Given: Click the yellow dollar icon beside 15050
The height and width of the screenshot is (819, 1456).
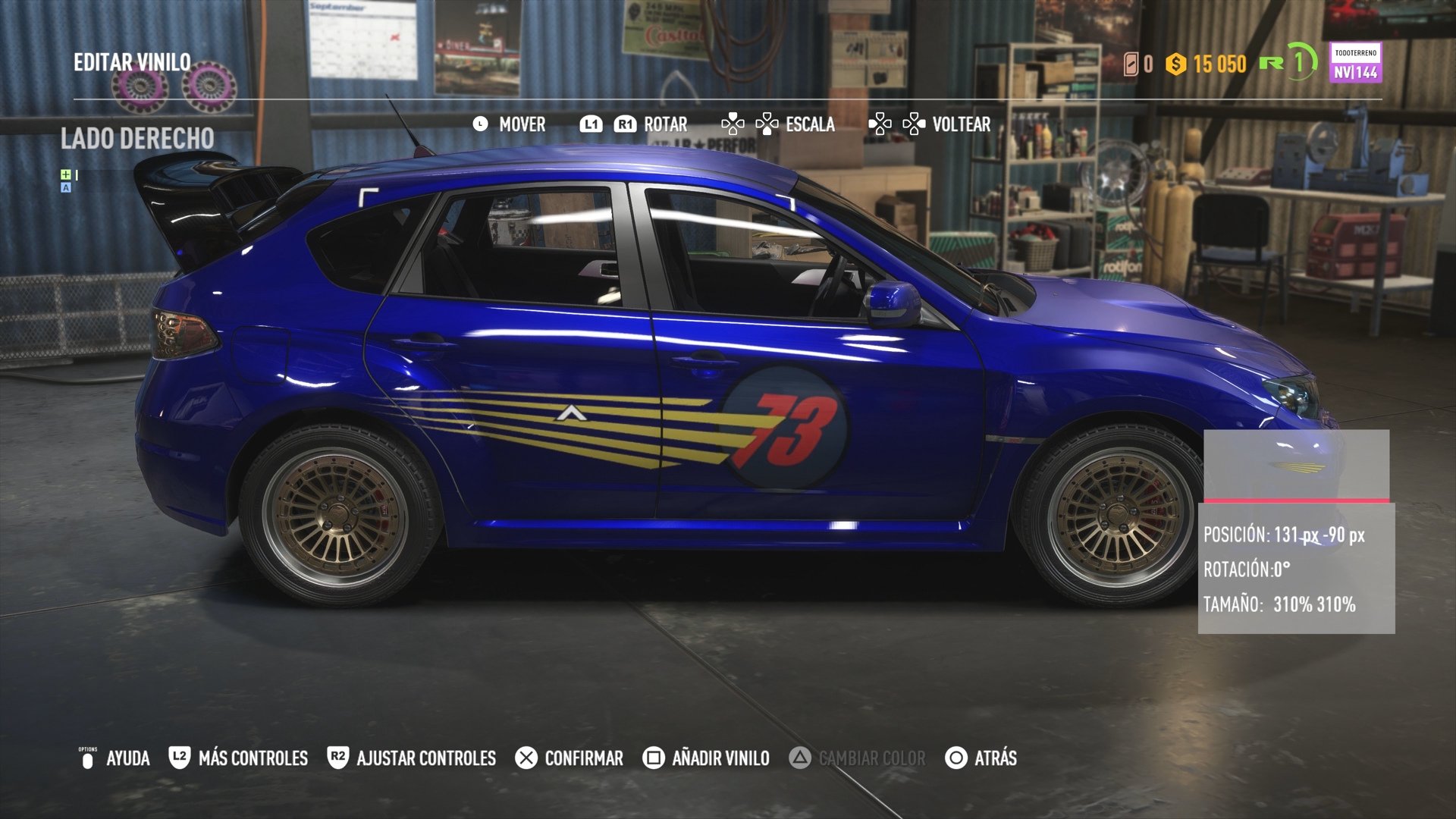Looking at the screenshot, I should tap(1175, 66).
